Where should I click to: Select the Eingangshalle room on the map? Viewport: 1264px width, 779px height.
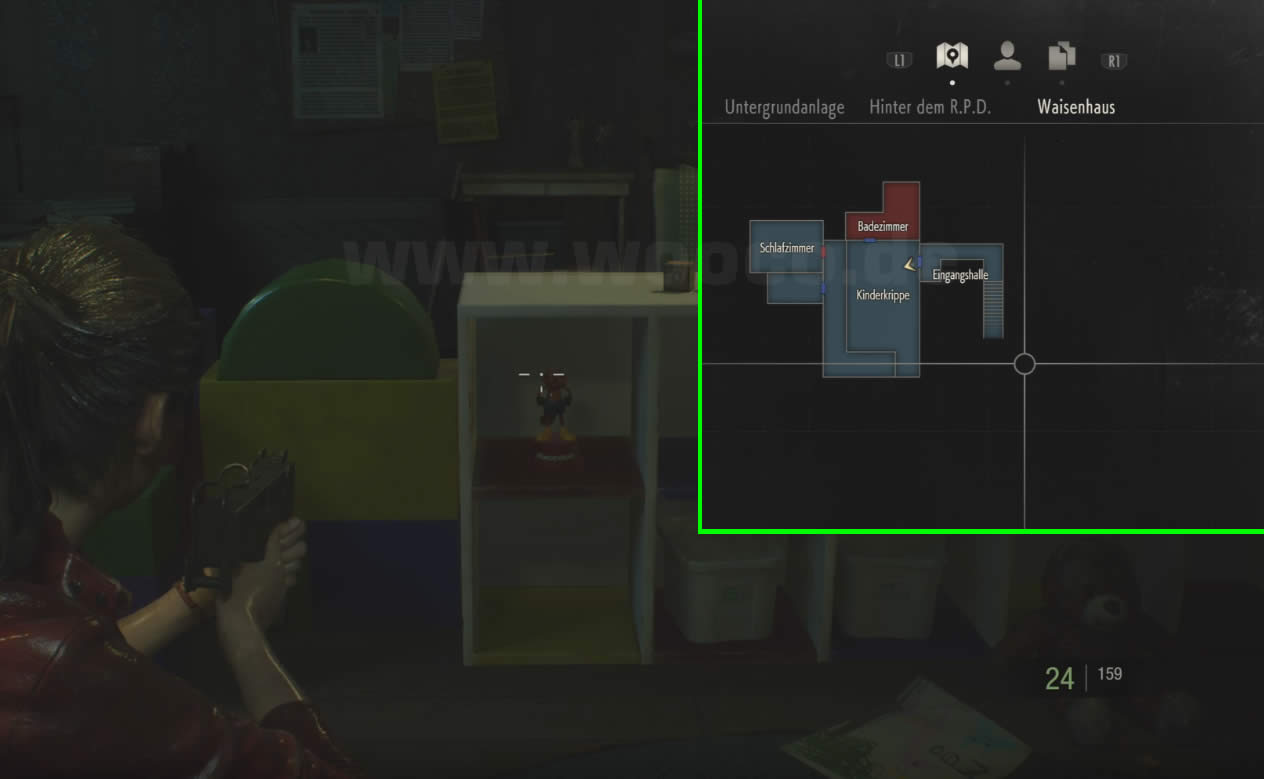click(x=960, y=275)
